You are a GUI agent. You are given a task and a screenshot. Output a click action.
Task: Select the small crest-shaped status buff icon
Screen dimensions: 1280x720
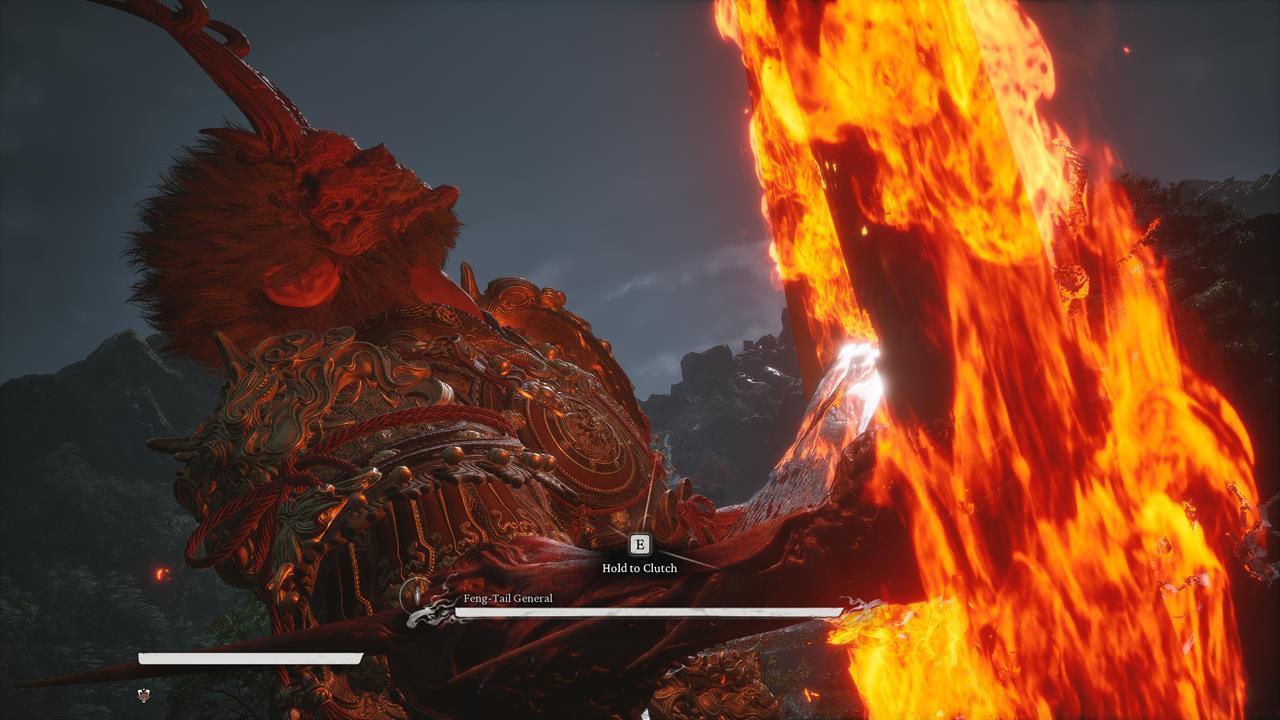click(144, 694)
